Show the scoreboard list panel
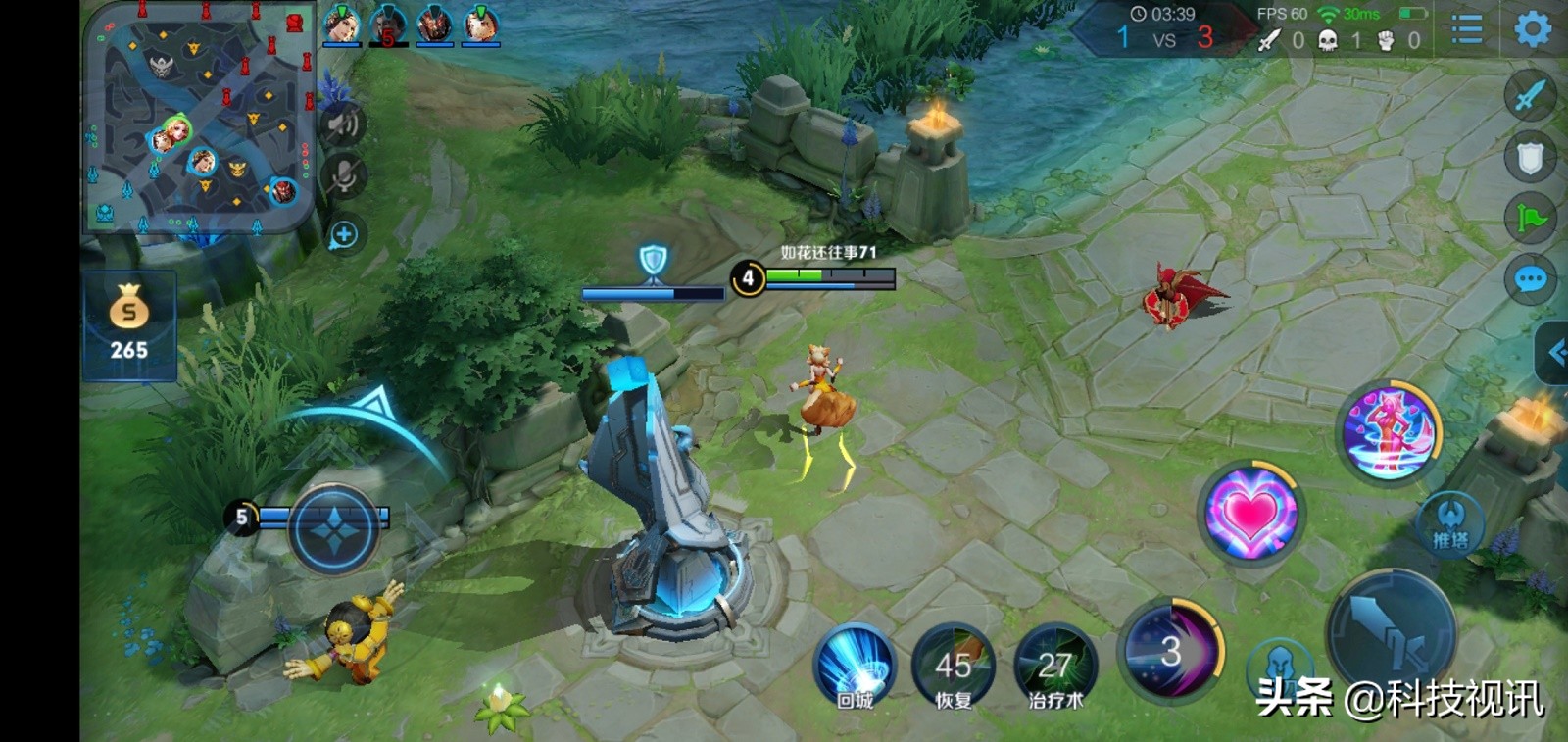This screenshot has width=1568, height=742. pos(1466,29)
